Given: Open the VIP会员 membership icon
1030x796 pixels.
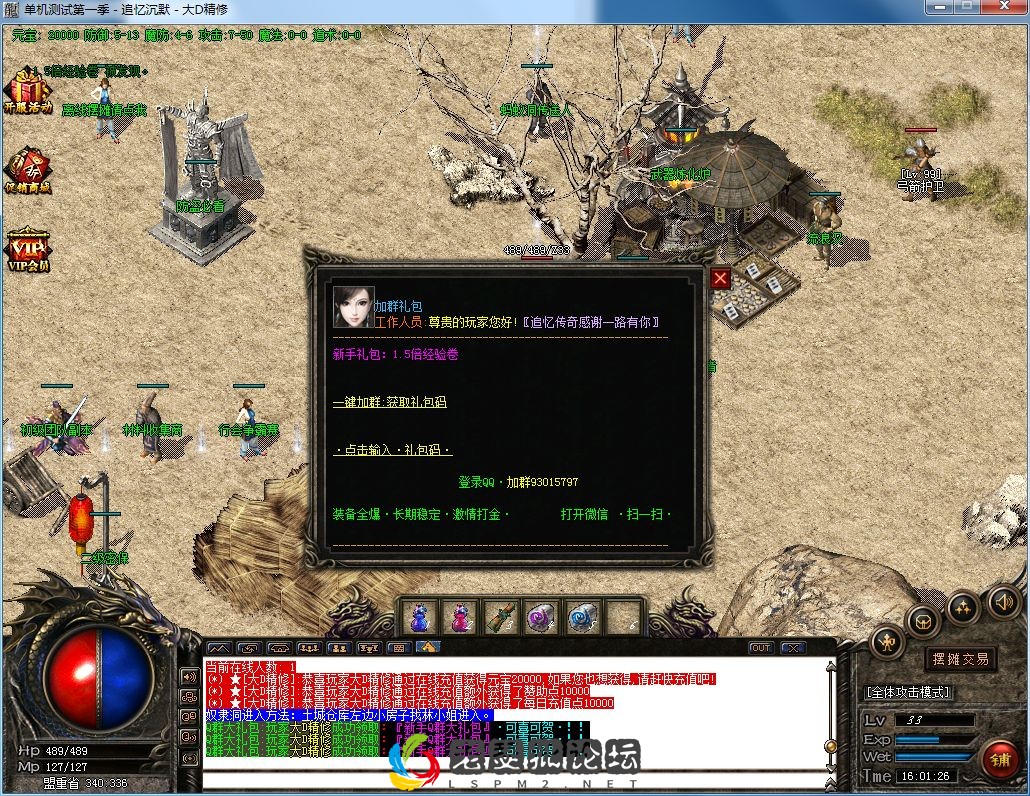Looking at the screenshot, I should (x=27, y=250).
